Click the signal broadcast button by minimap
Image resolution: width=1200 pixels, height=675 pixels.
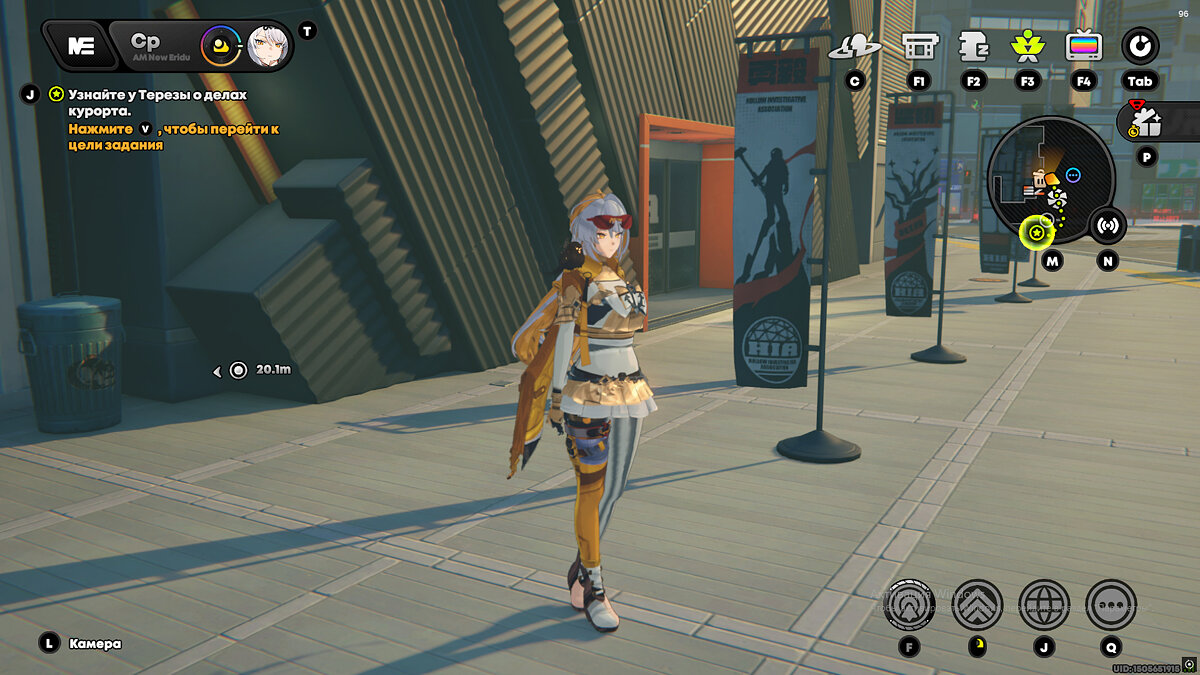pos(1107,225)
